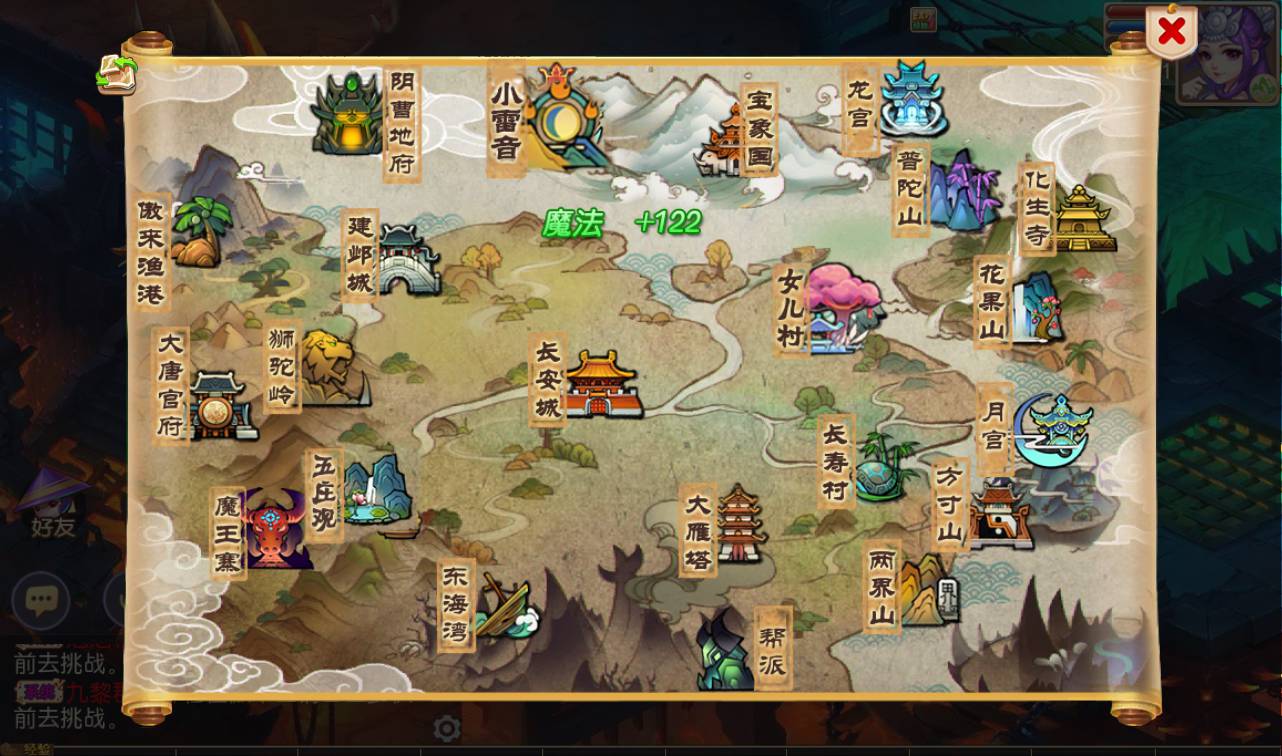Go to 大唐官府
This screenshot has width=1282, height=756.
(216, 406)
